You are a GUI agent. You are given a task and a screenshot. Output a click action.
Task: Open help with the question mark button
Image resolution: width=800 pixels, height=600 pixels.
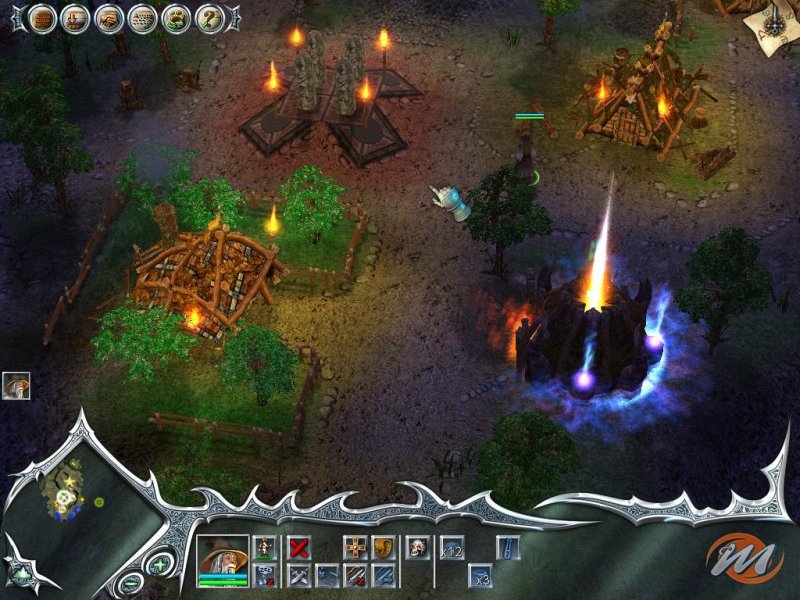[x=209, y=18]
